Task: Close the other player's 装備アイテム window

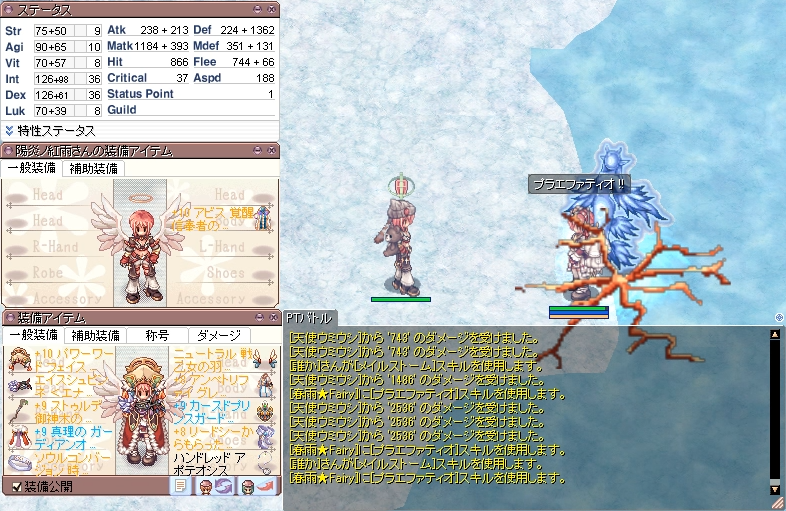Action: click(273, 151)
